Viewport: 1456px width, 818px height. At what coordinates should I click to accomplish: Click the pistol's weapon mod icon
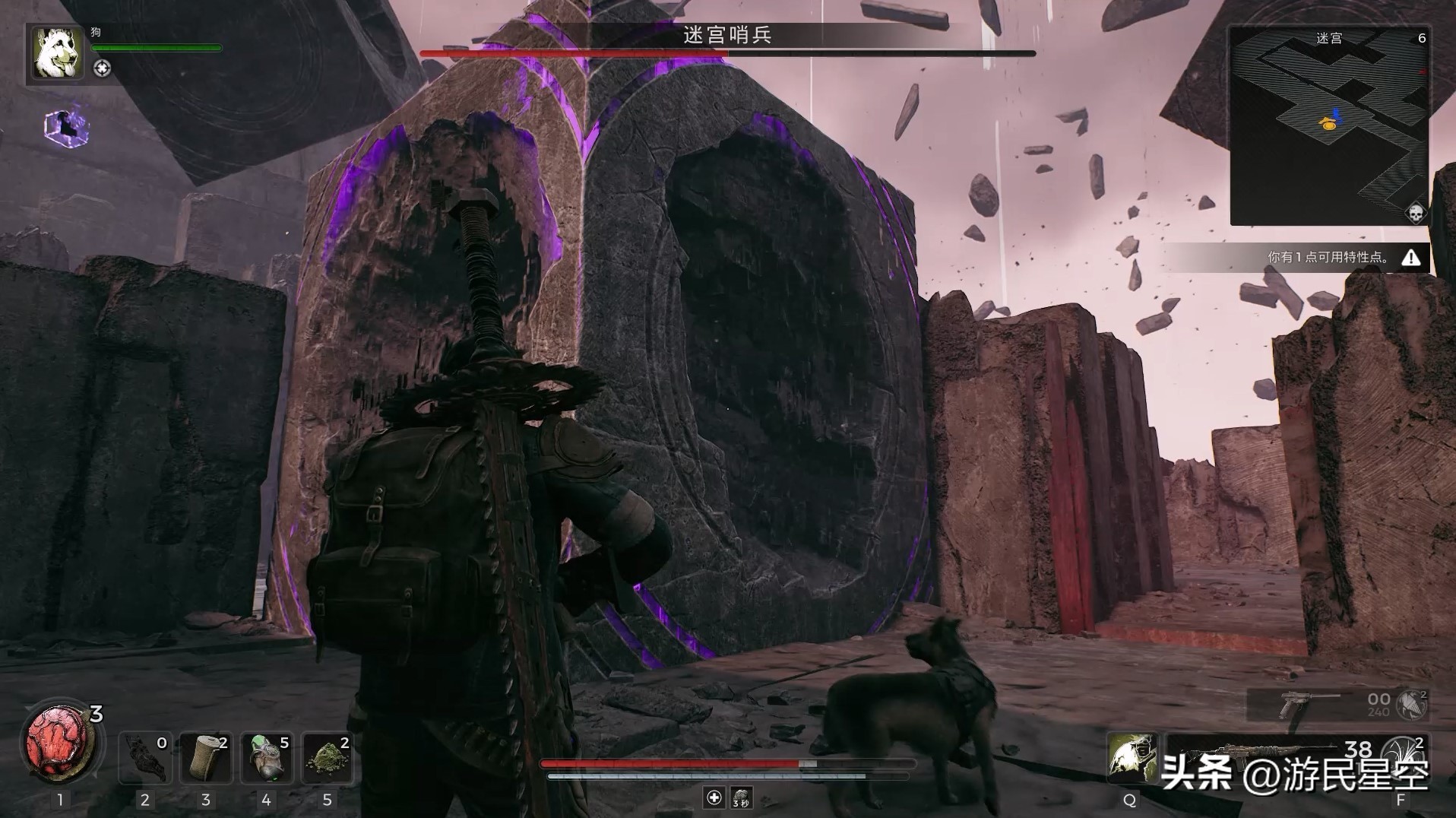pyautogui.click(x=1412, y=705)
